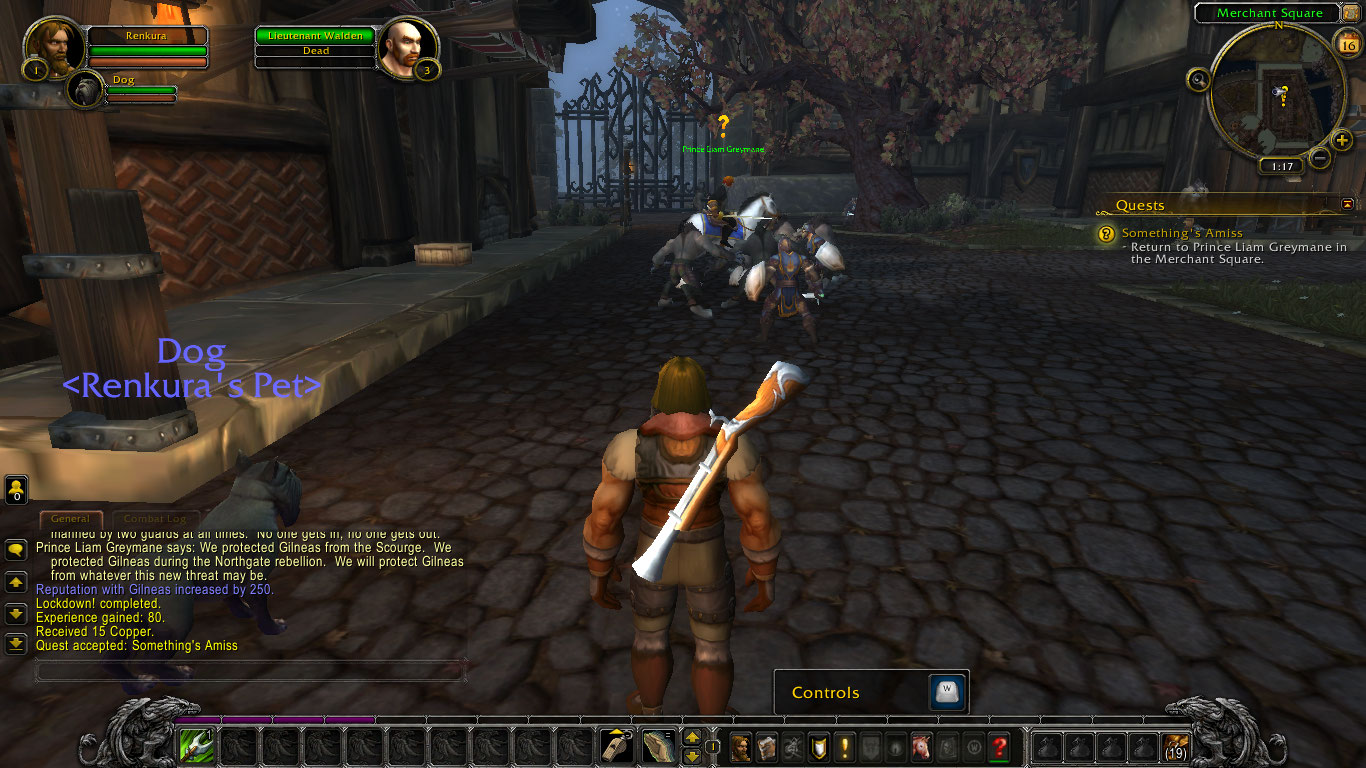Collapse the Quests tracker panel

tap(1347, 204)
